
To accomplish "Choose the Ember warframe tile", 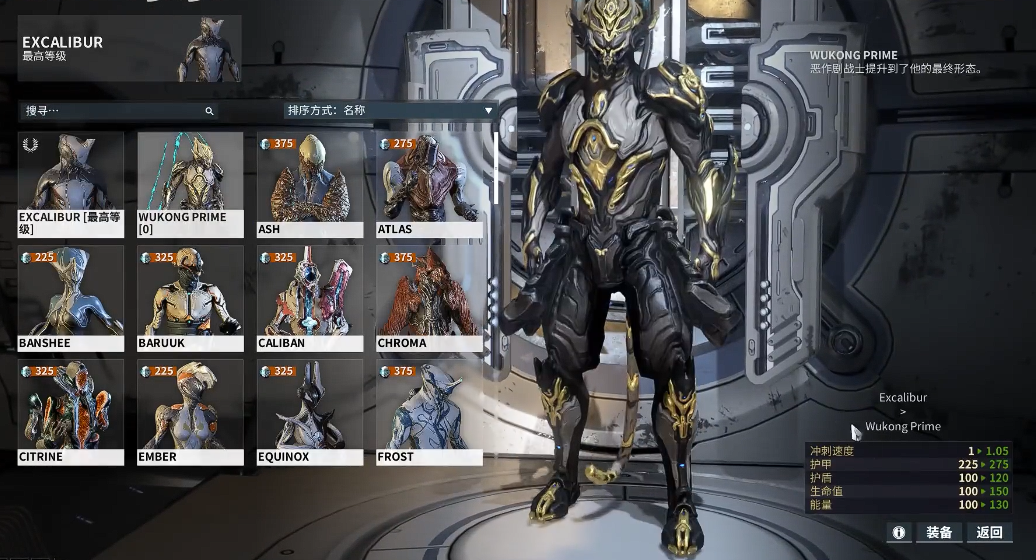I will tap(190, 412).
